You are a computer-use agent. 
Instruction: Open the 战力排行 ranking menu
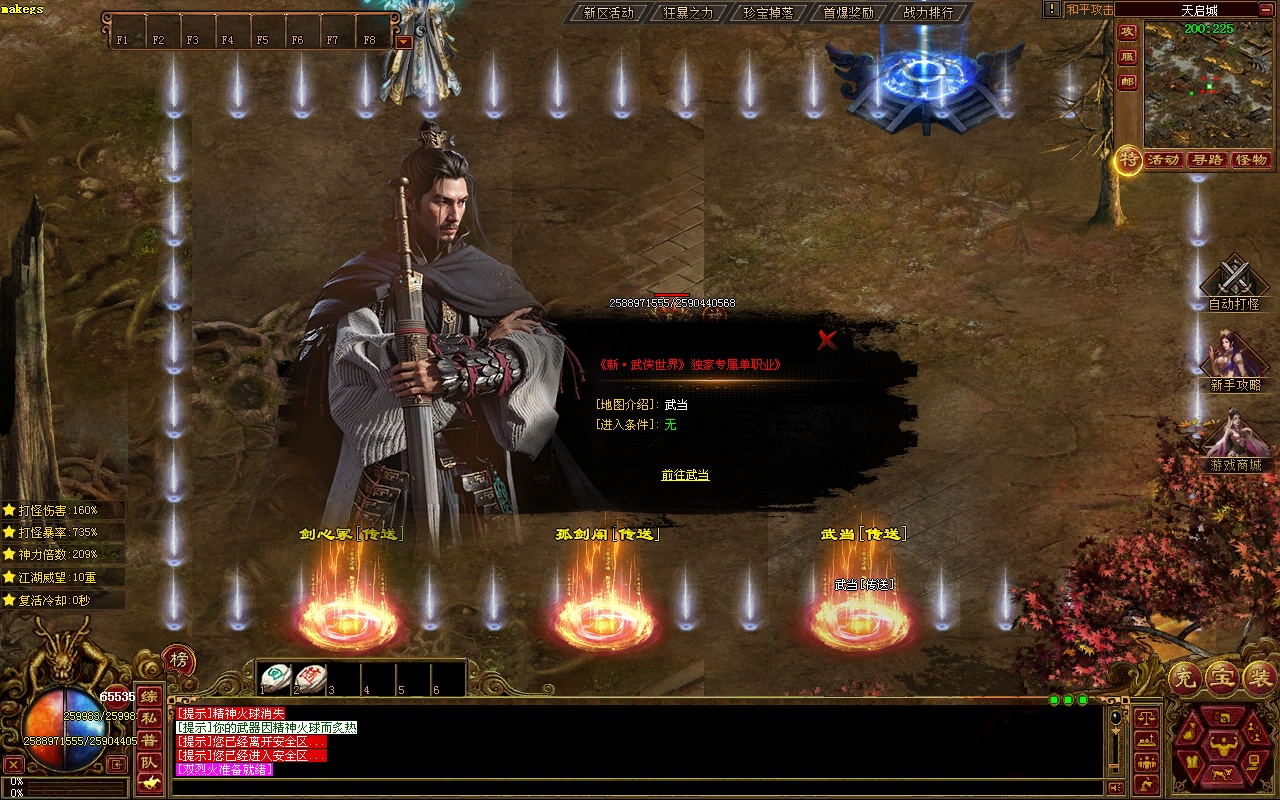coord(928,13)
